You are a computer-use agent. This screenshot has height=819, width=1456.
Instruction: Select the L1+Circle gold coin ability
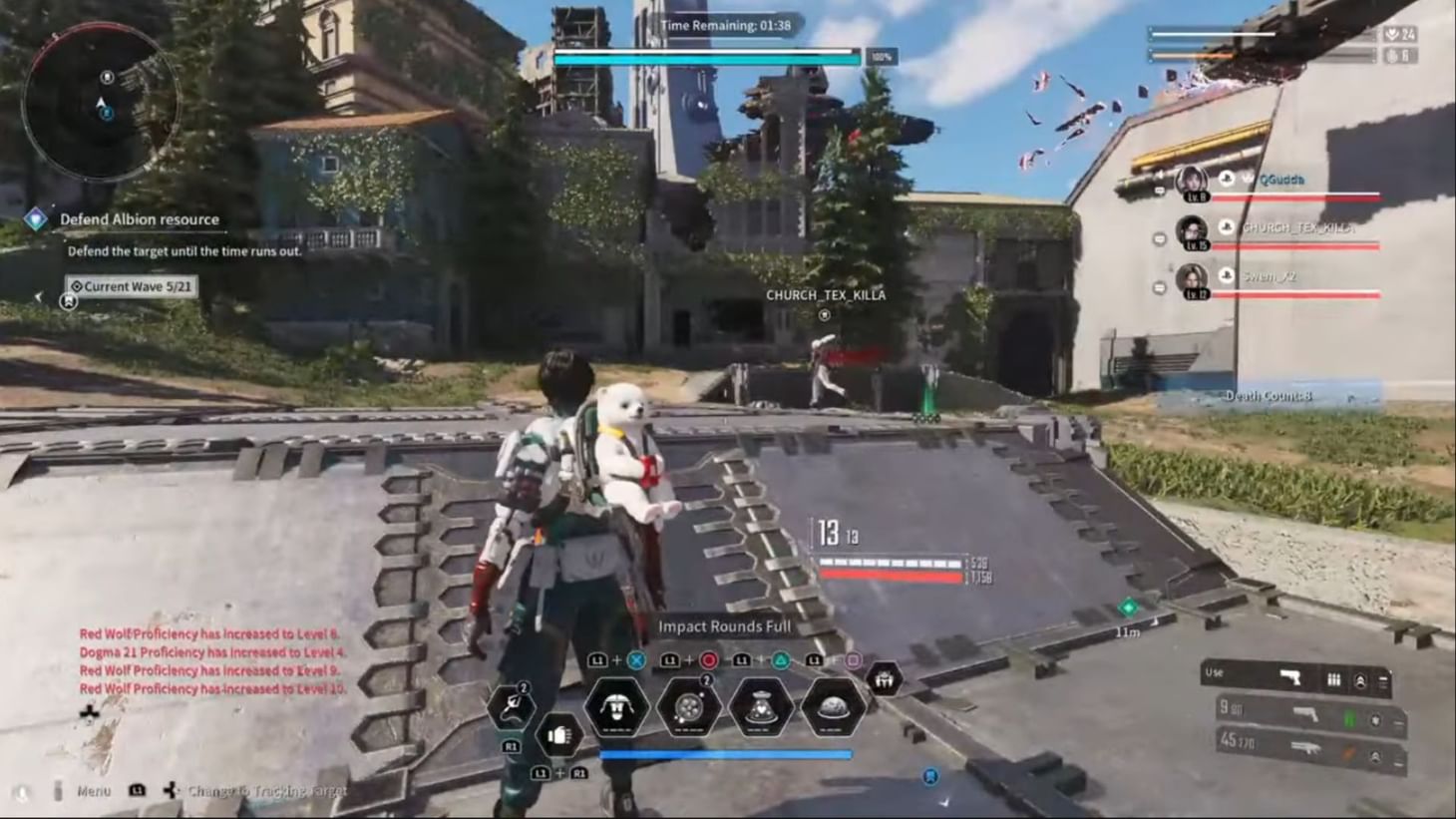pyautogui.click(x=692, y=707)
